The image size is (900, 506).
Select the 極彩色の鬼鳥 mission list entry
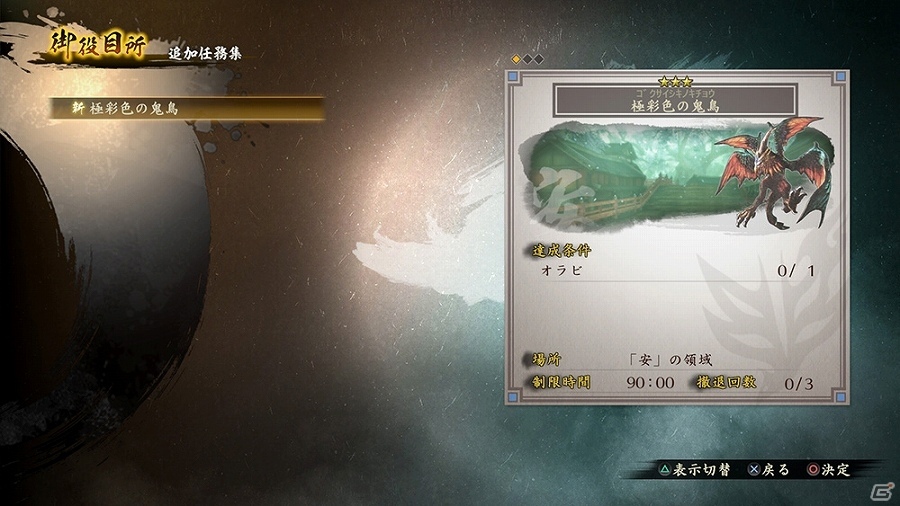tap(188, 109)
